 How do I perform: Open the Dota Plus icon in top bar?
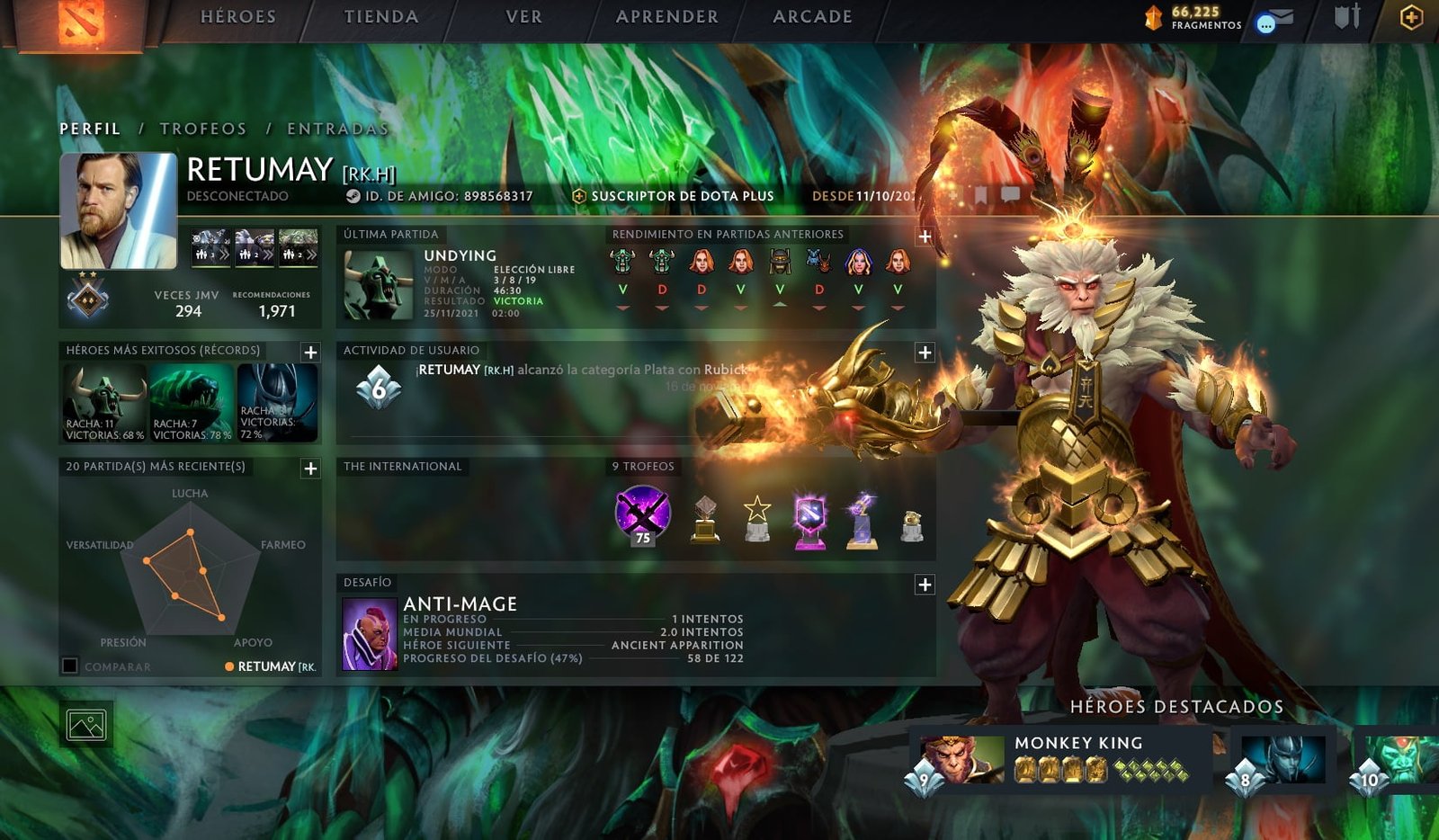coord(1411,17)
